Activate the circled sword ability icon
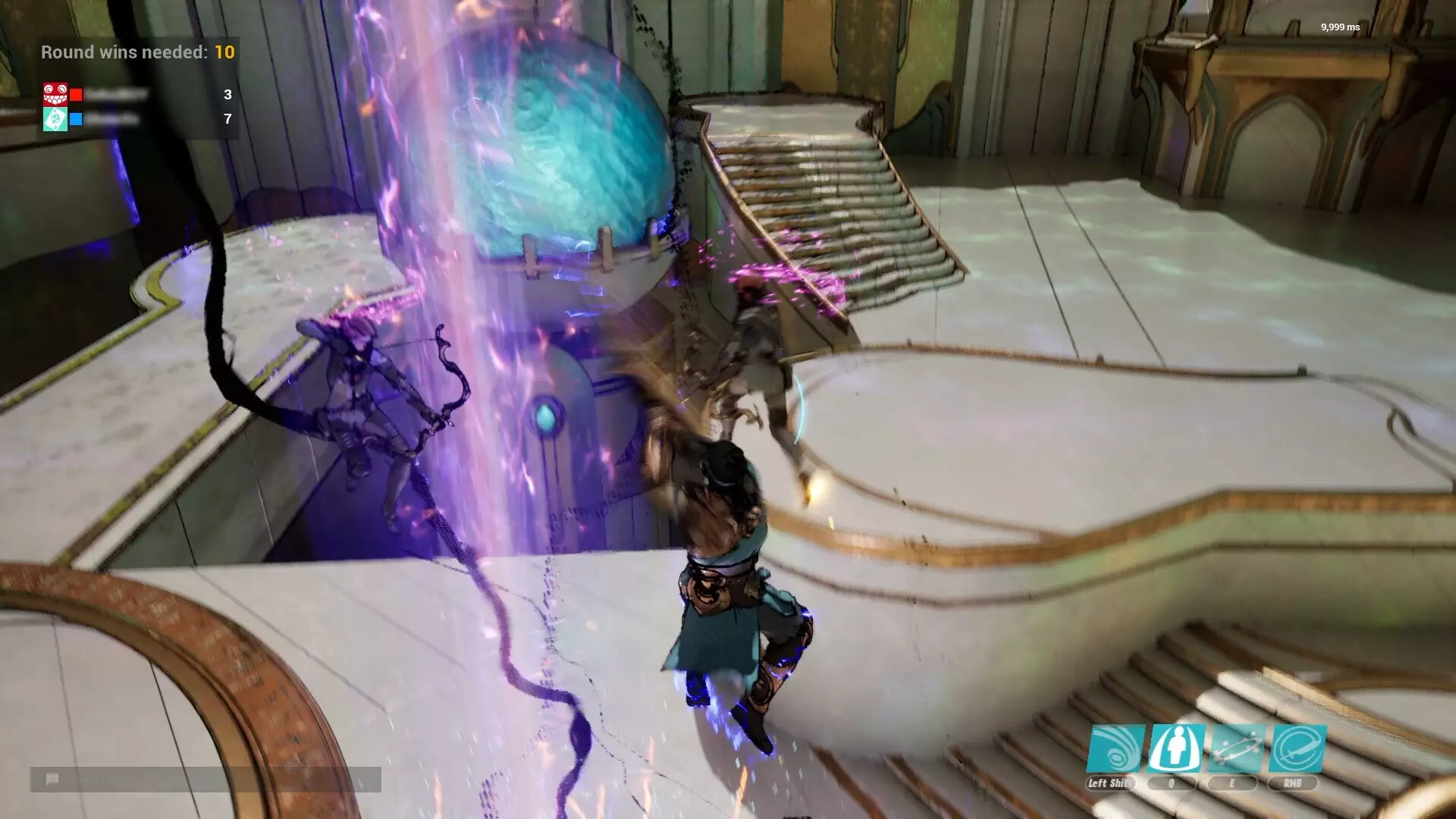Viewport: 1456px width, 819px height. [1298, 748]
